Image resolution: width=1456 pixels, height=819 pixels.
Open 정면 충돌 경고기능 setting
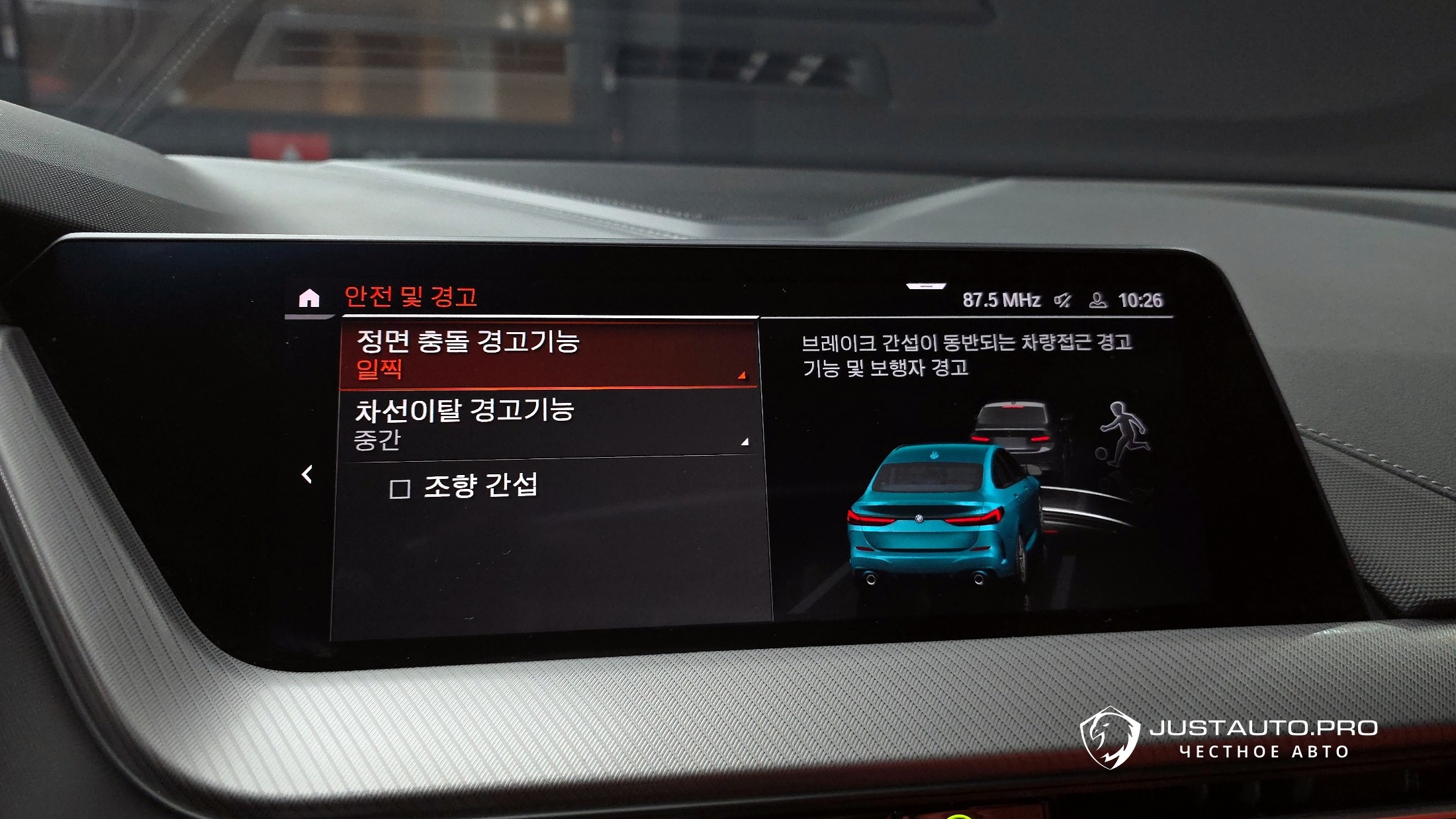548,355
